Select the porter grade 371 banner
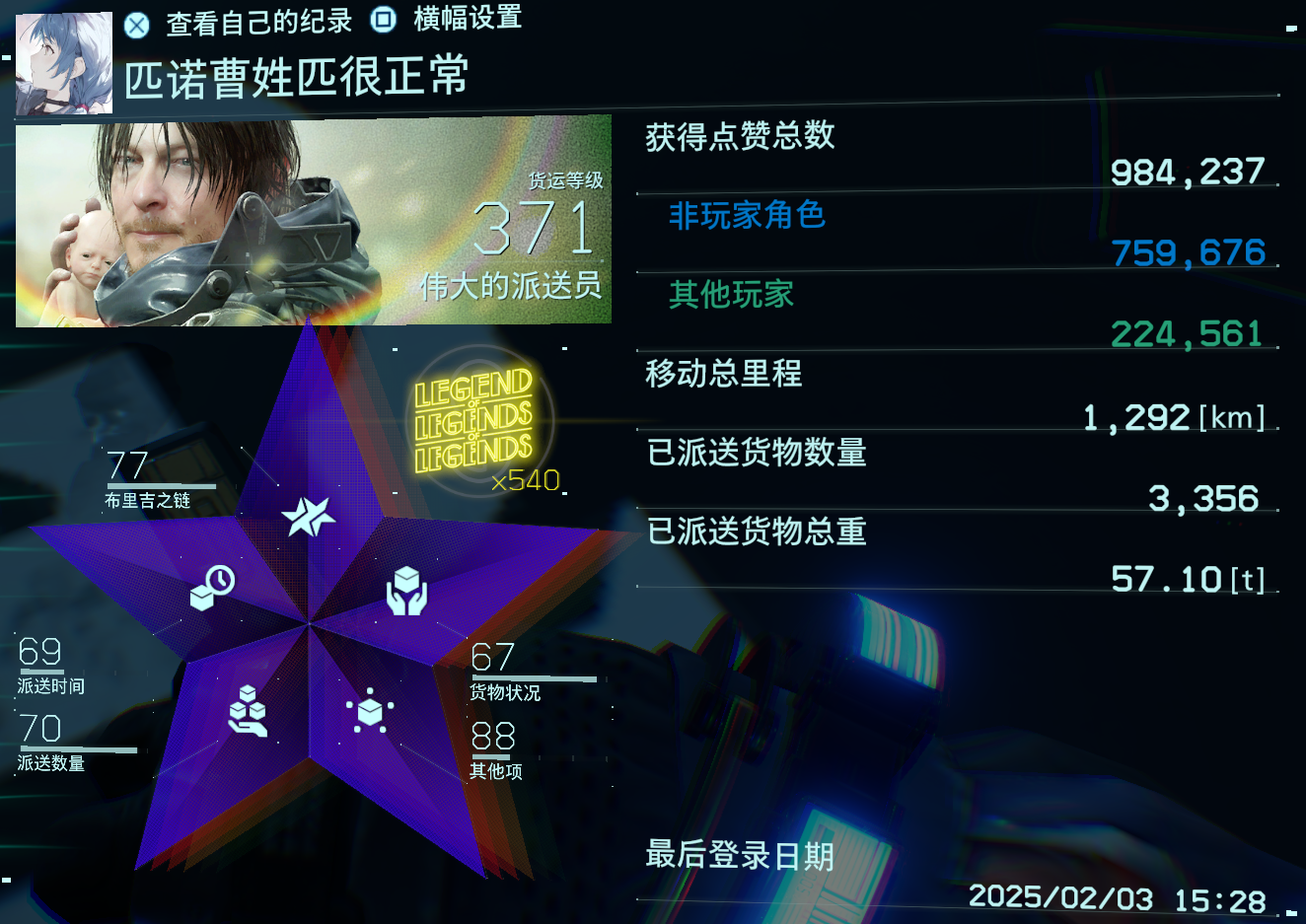This screenshot has height=924, width=1306. click(314, 222)
